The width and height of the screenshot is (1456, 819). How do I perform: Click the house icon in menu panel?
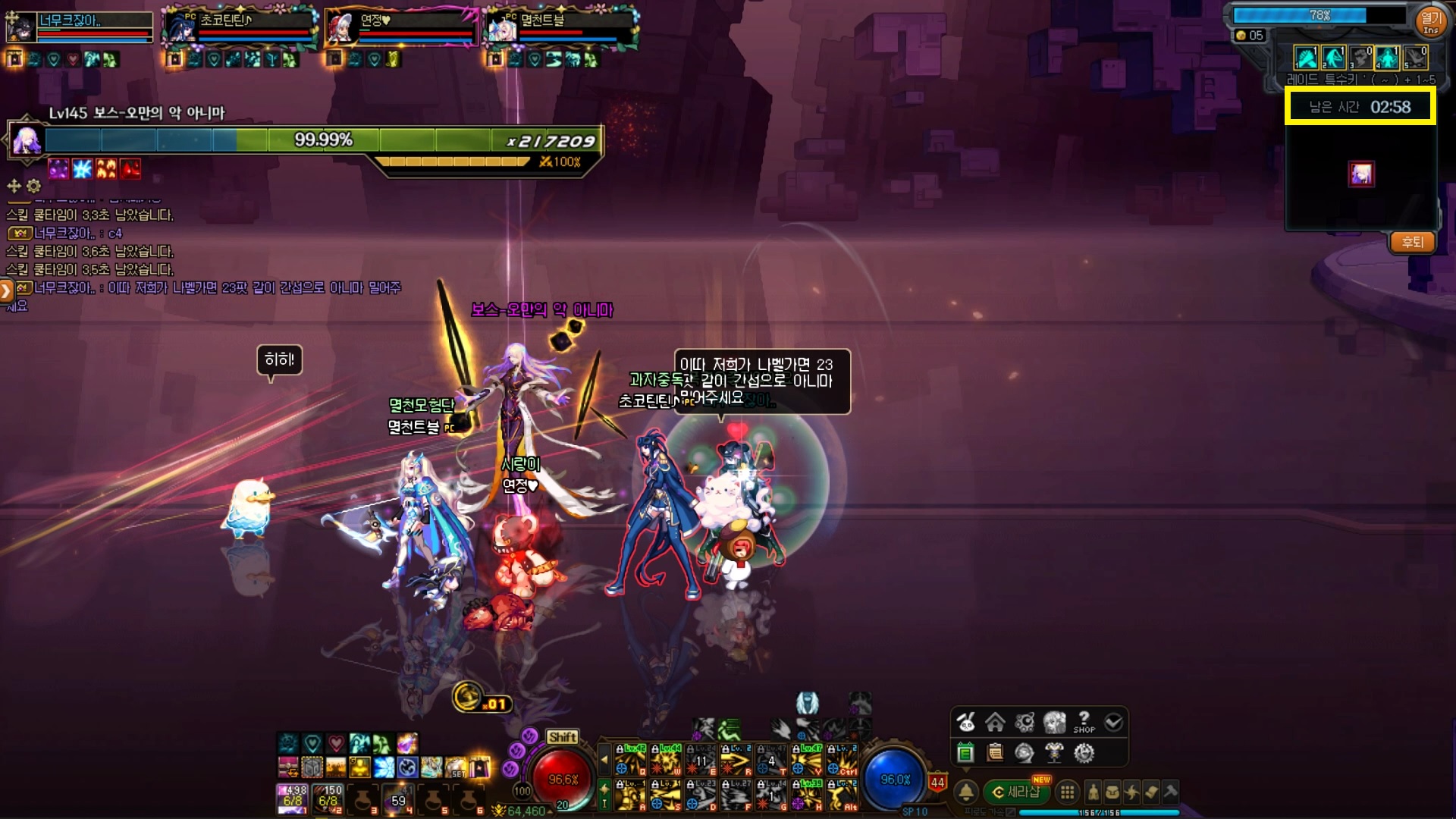pyautogui.click(x=995, y=722)
